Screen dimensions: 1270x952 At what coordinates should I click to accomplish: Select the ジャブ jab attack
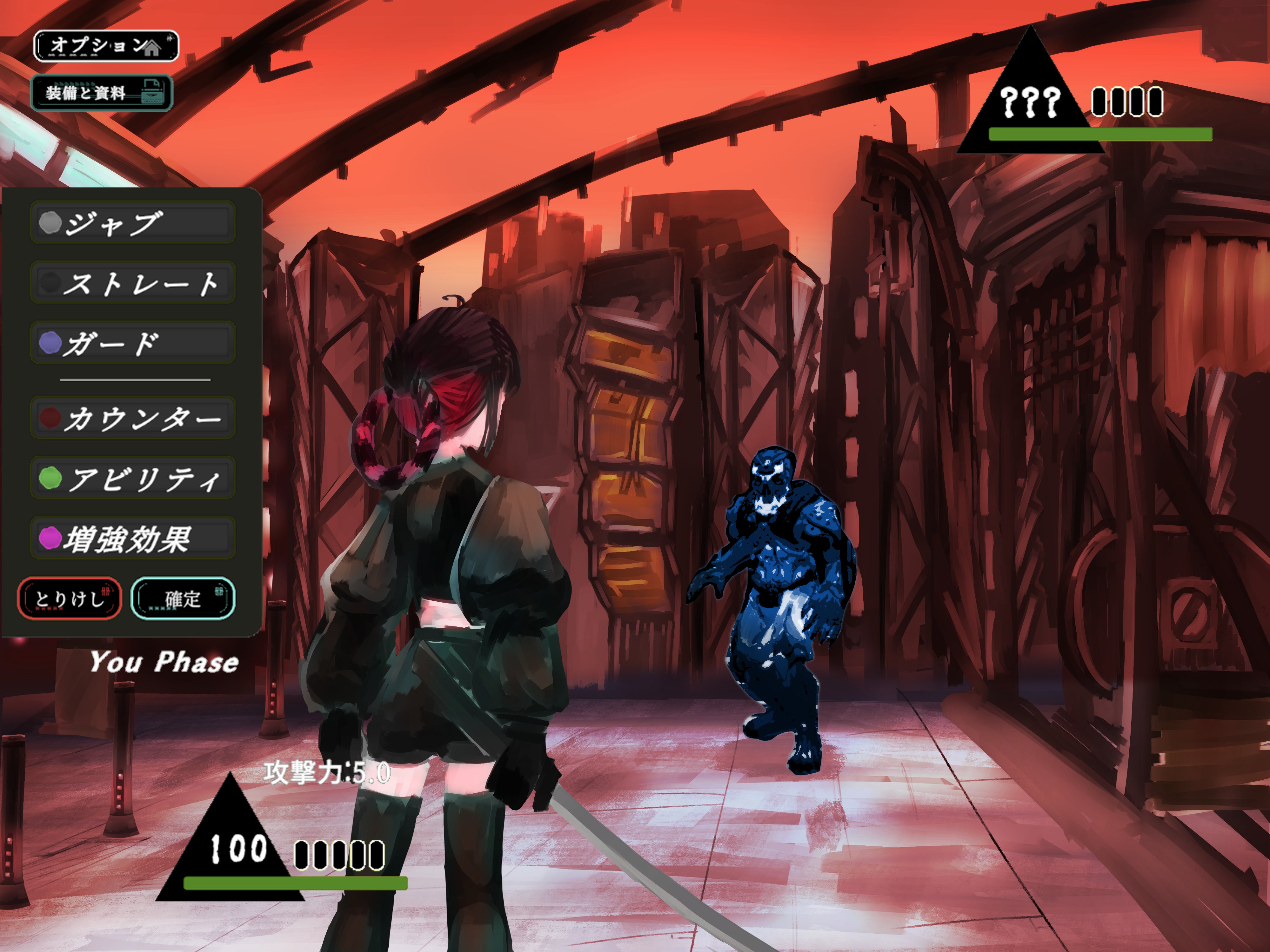tap(133, 222)
